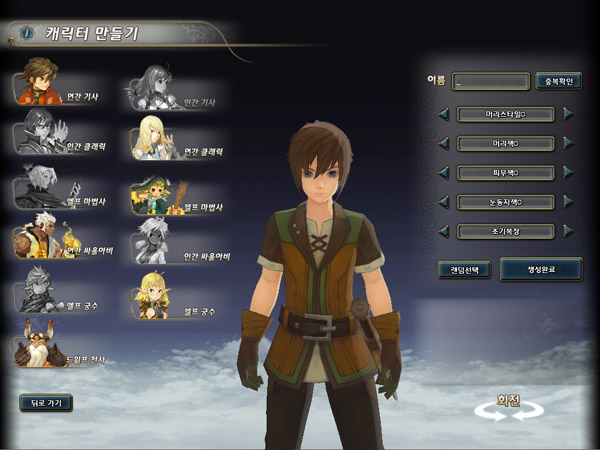This screenshot has width=600, height=450.
Task: Cycle to next starting outfit (초기복장)
Action: pos(568,231)
